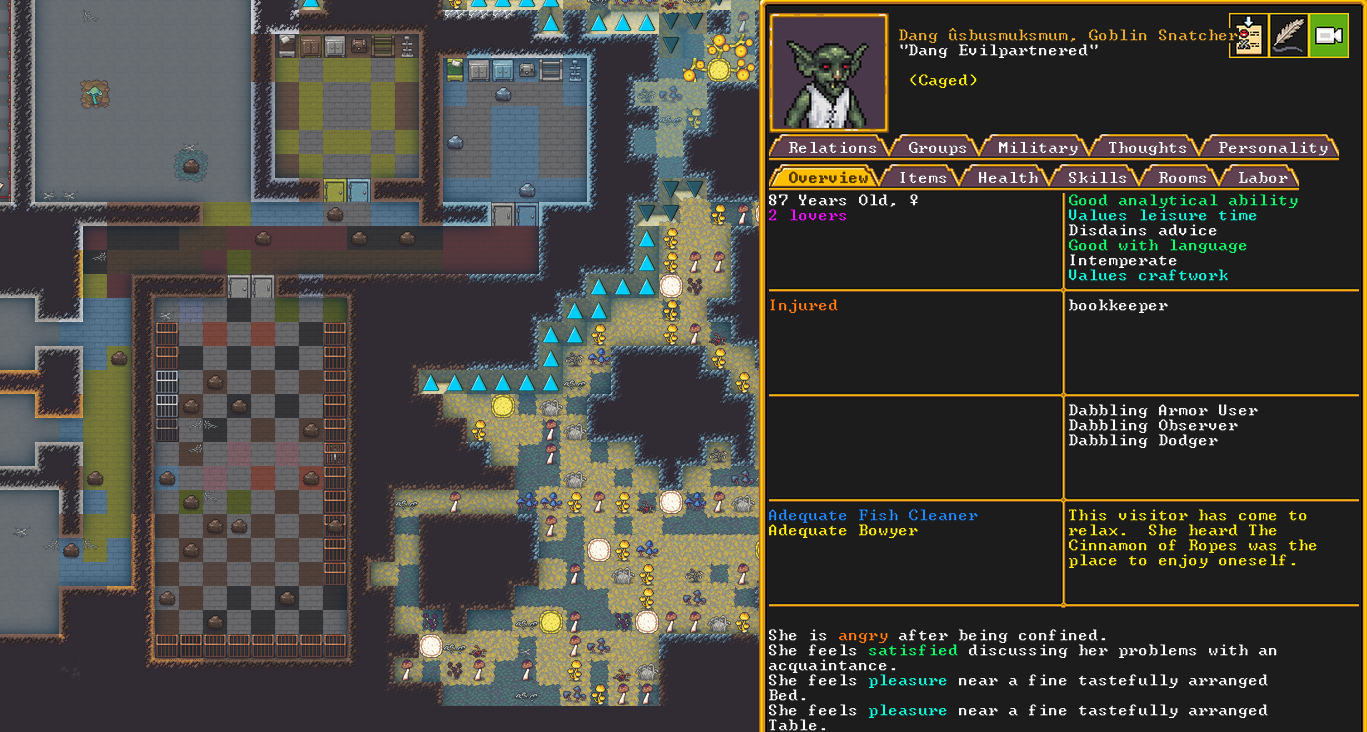Show the Military tab
The width and height of the screenshot is (1367, 732).
coord(1038,147)
